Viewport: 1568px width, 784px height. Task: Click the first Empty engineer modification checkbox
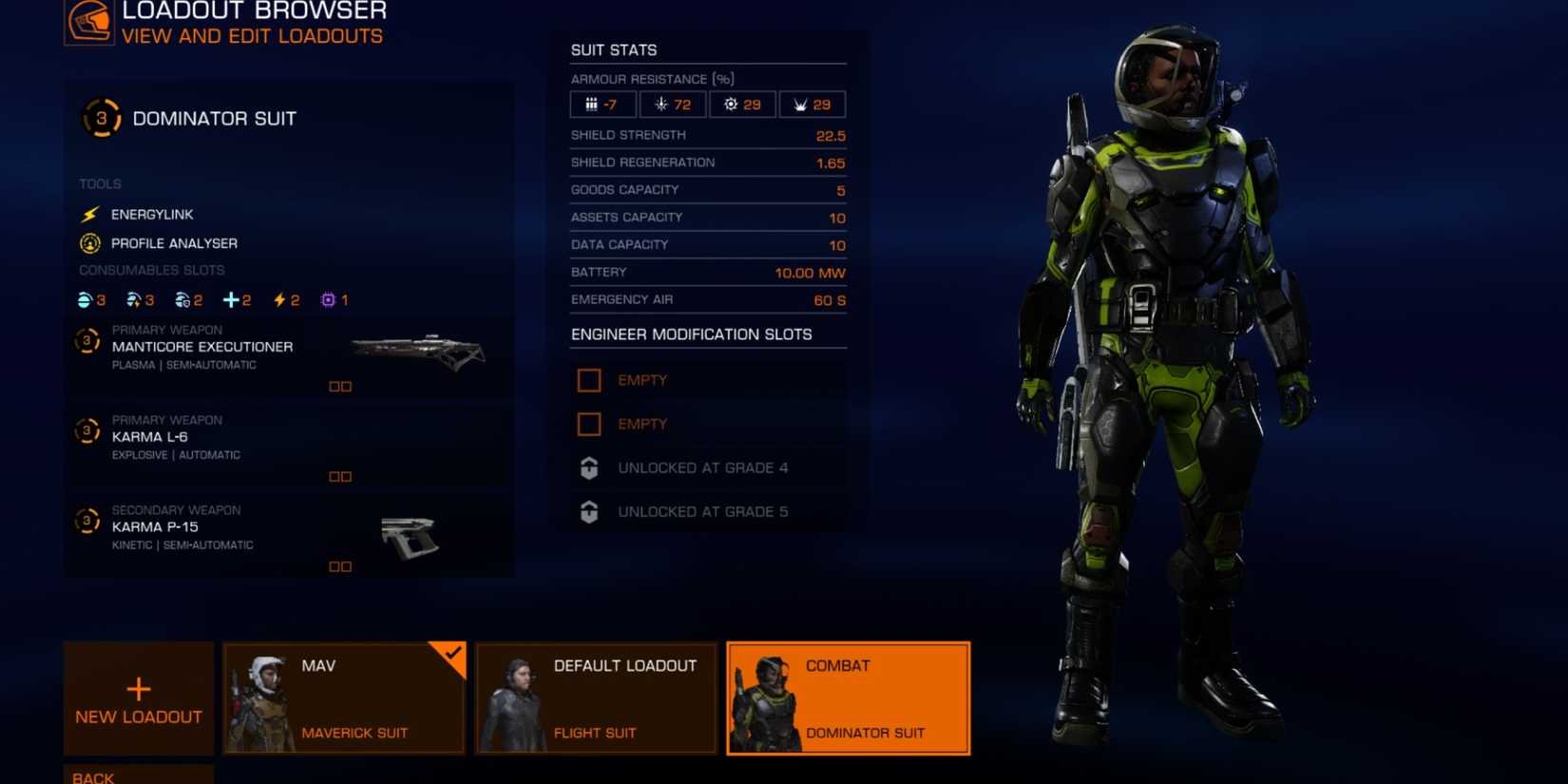pyautogui.click(x=589, y=379)
